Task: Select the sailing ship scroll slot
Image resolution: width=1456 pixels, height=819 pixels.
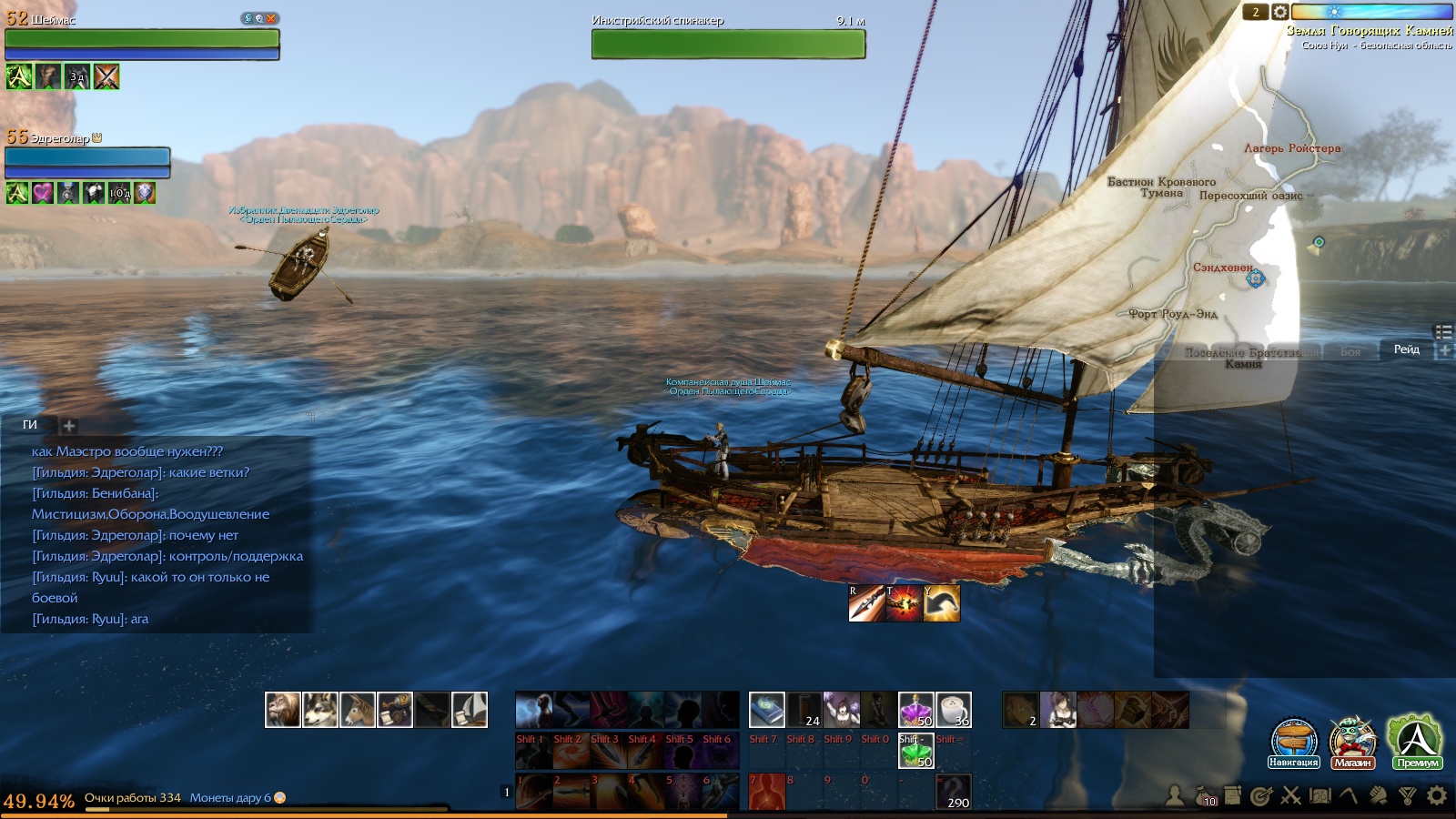Action: [470, 710]
